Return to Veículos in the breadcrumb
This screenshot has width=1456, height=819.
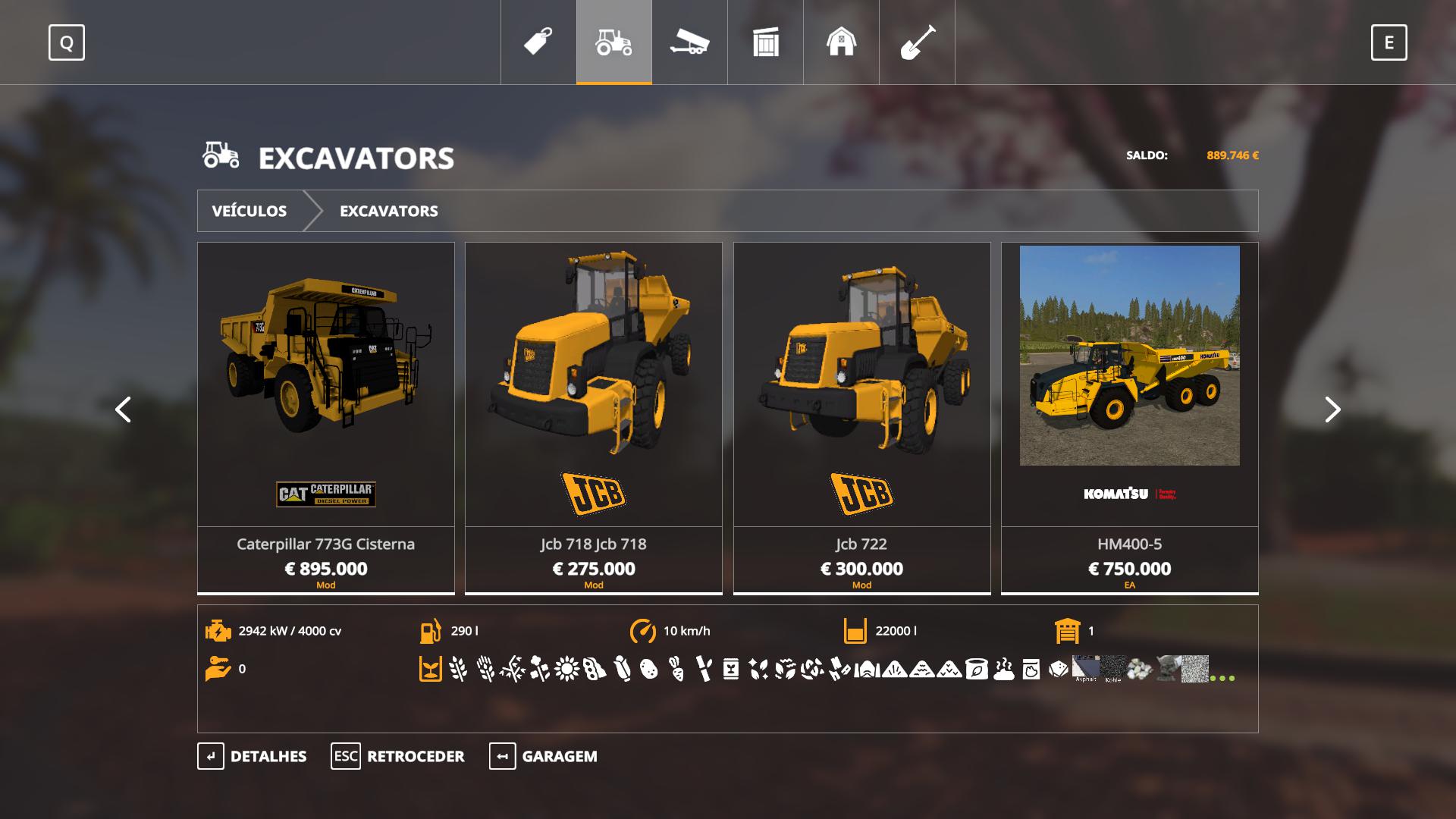coord(249,211)
